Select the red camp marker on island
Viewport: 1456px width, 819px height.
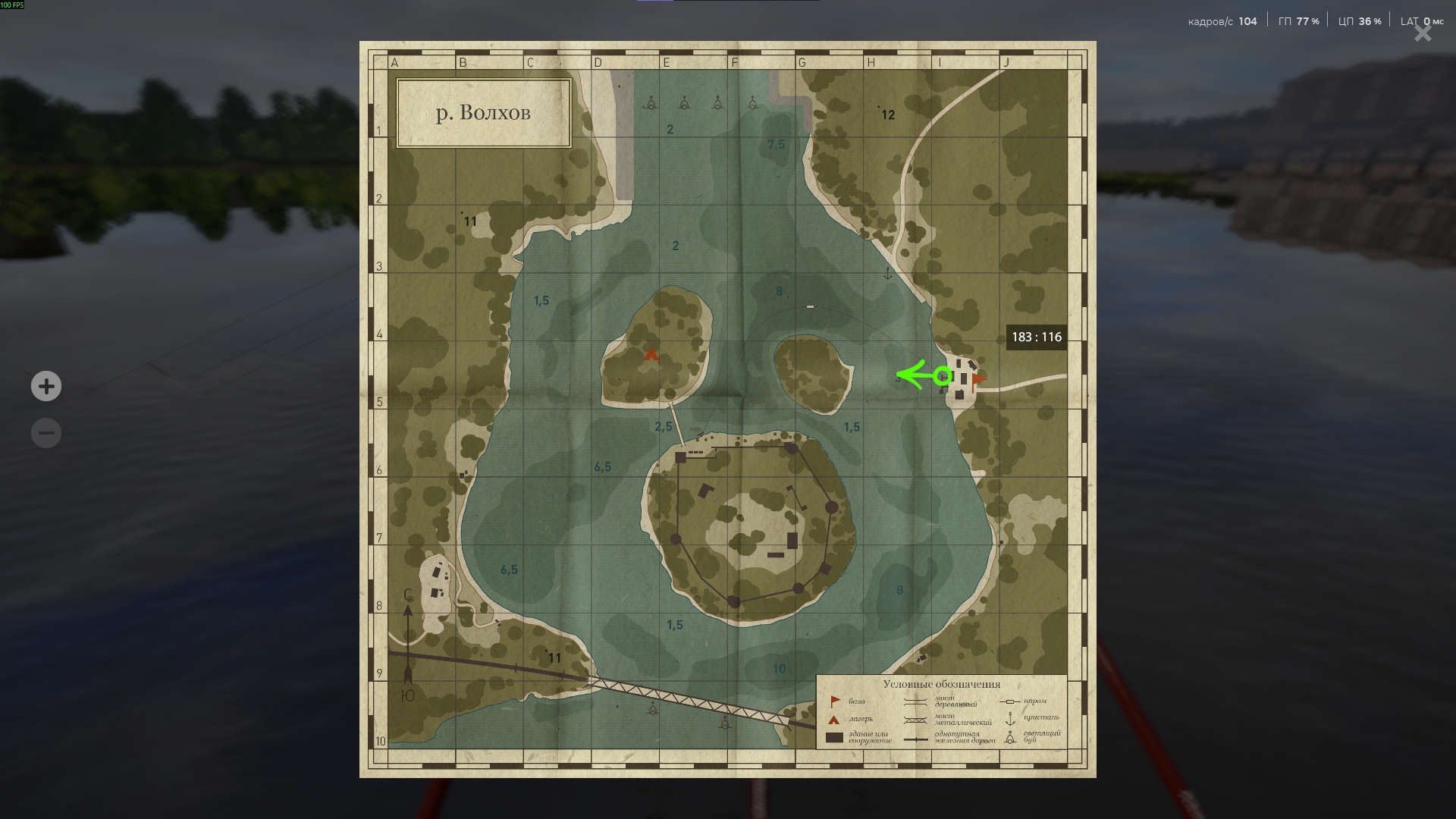click(651, 354)
